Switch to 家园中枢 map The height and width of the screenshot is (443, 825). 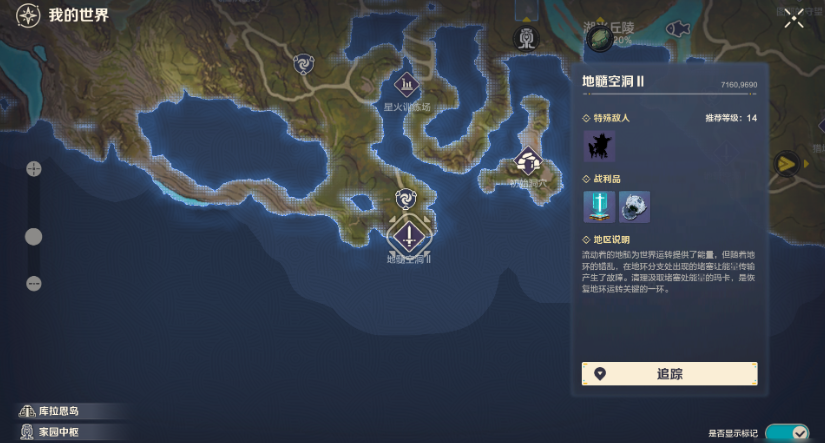click(x=62, y=432)
